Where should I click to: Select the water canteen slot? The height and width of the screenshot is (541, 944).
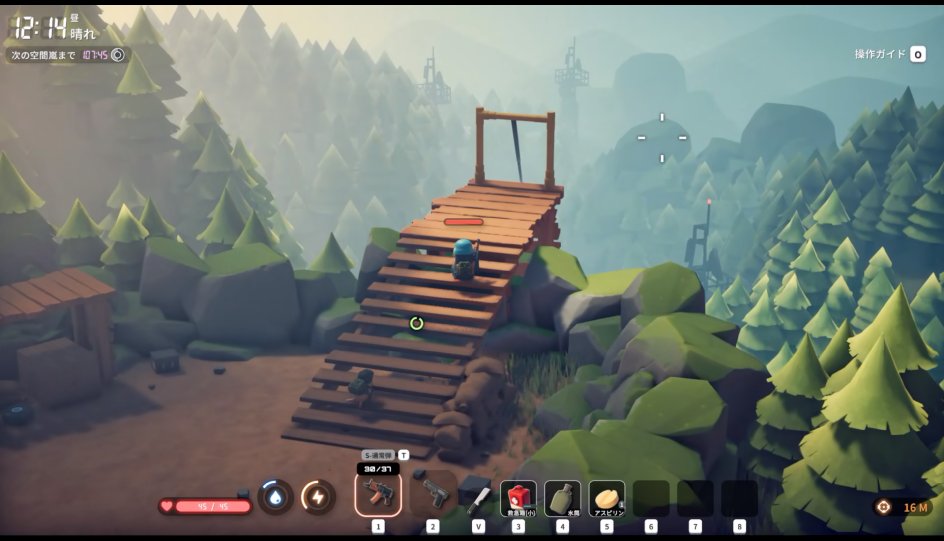[562, 497]
